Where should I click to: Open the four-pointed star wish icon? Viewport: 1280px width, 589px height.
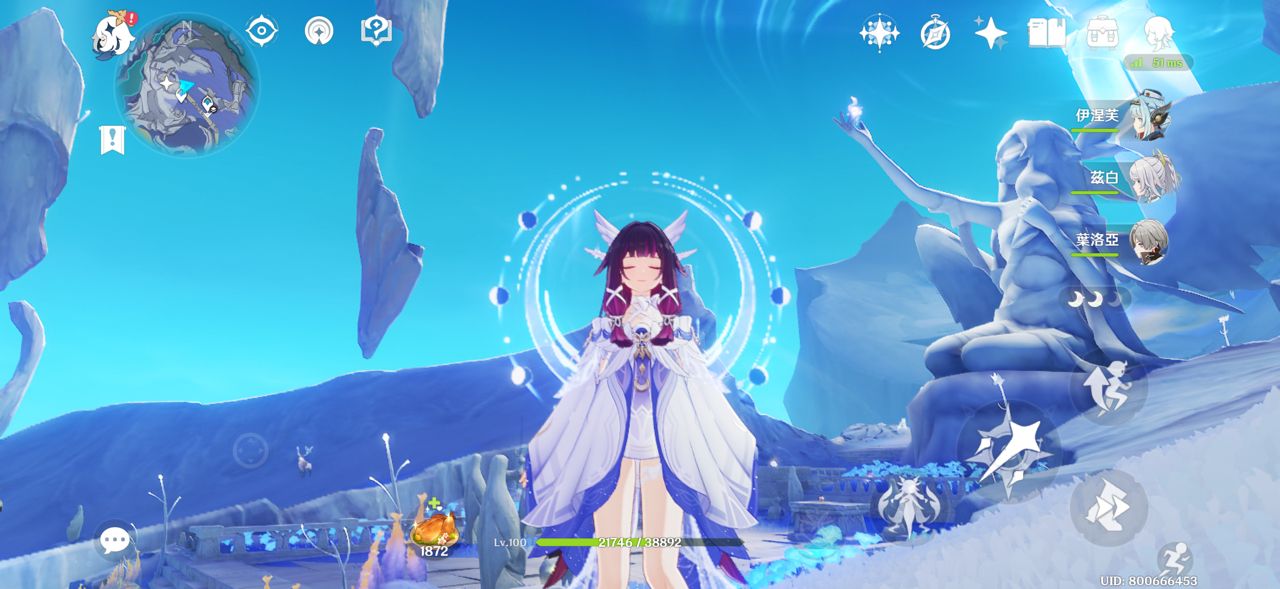click(x=991, y=33)
